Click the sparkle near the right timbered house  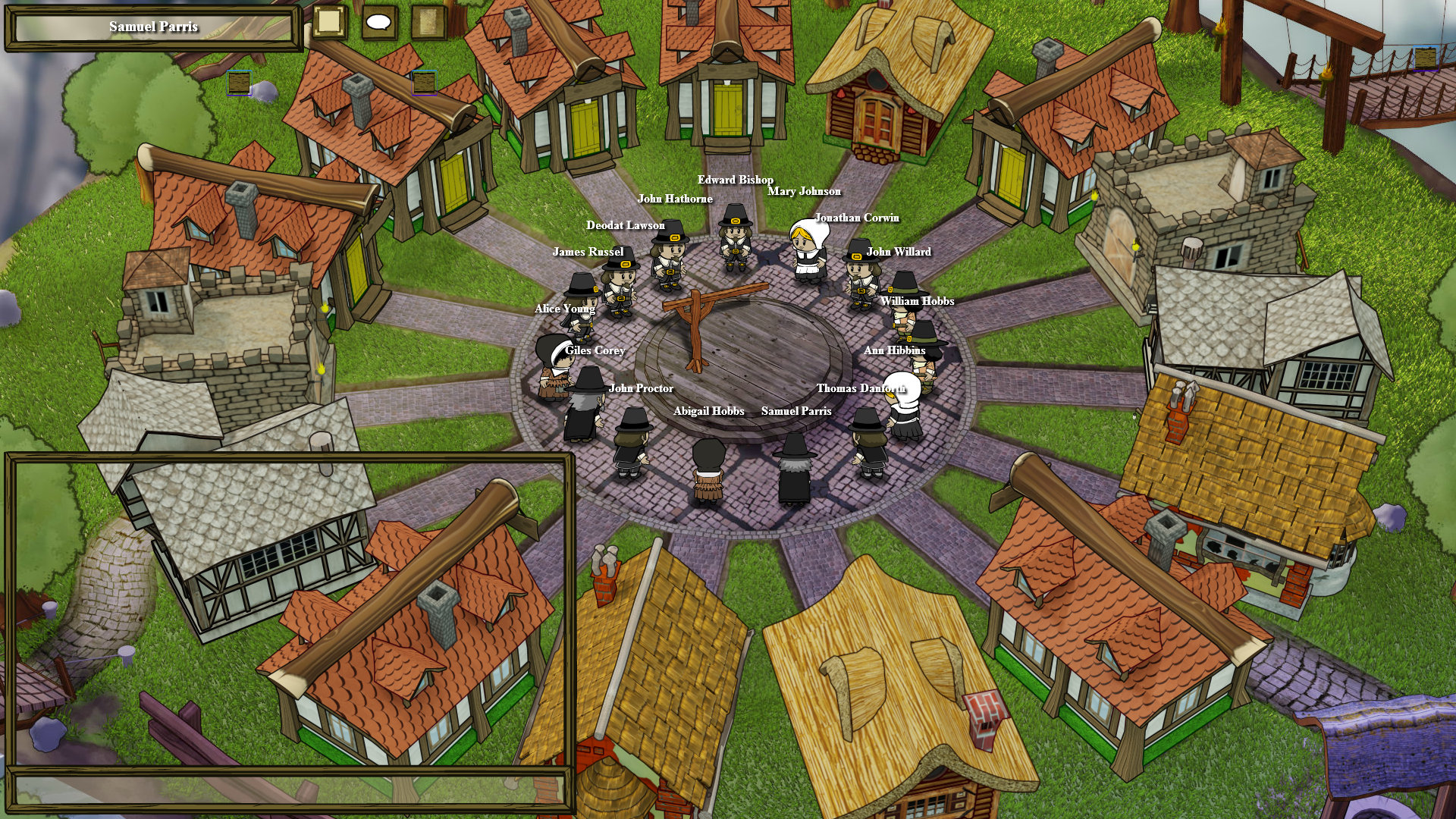[1094, 196]
